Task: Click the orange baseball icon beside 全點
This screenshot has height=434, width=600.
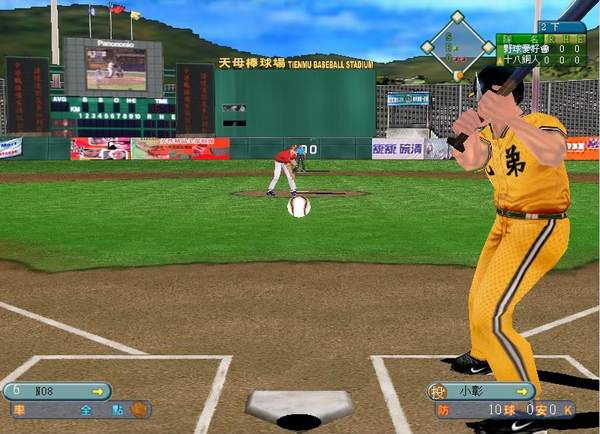Action: [x=139, y=409]
